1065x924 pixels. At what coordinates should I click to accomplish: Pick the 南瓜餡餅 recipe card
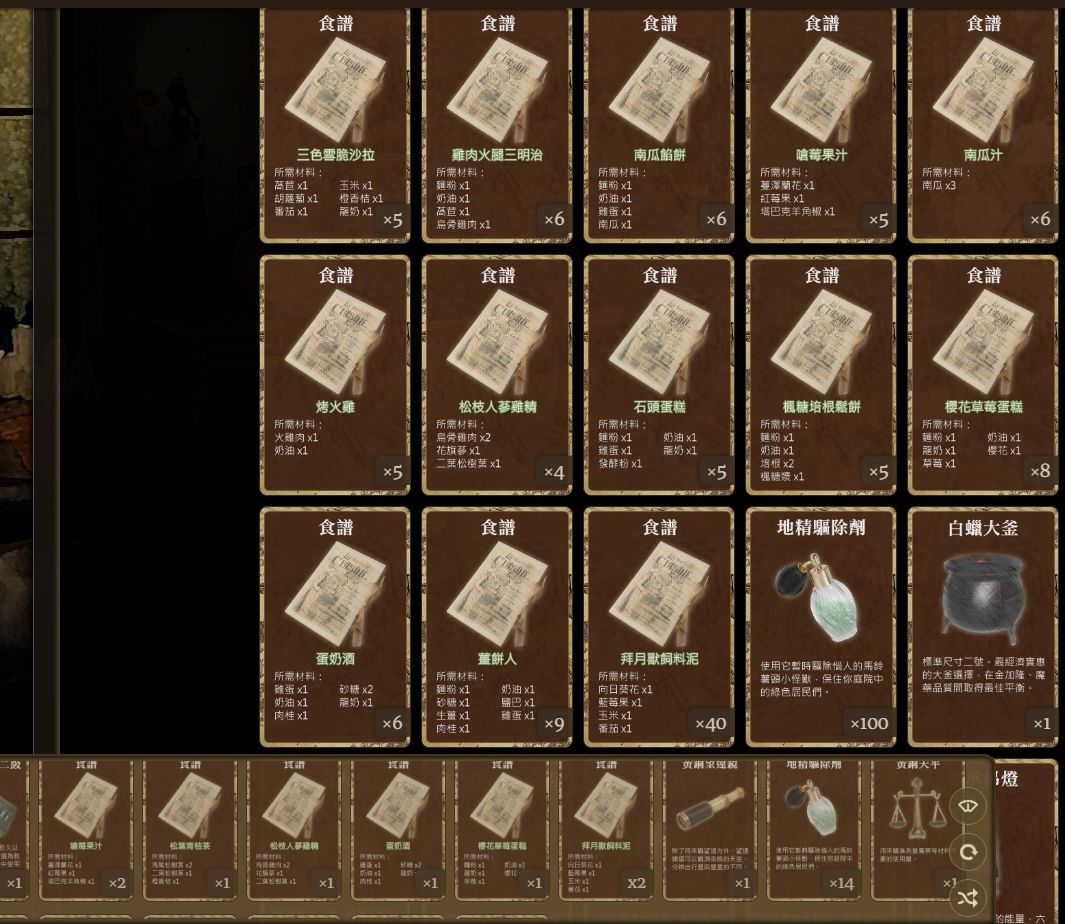(x=659, y=125)
